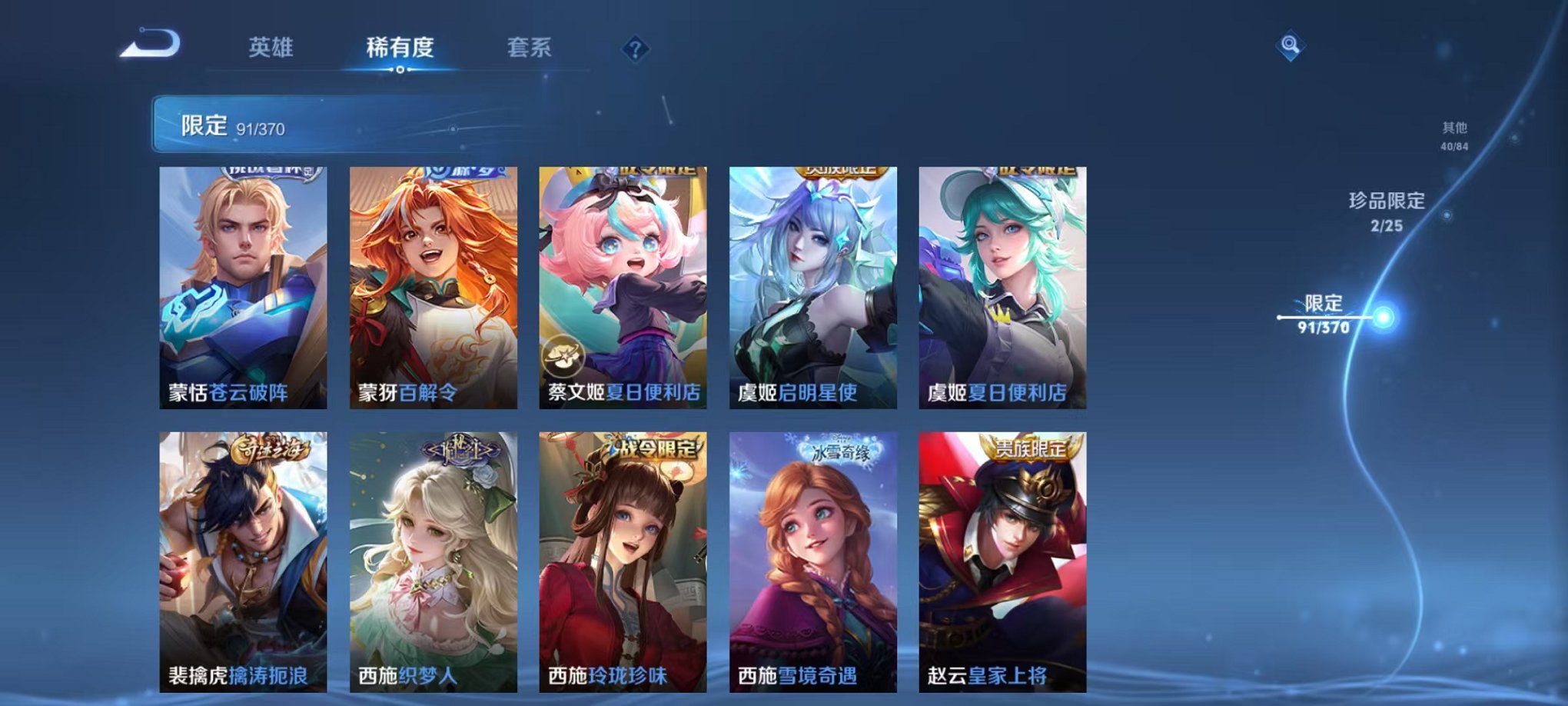Click the 限定 91/370 header bar
The height and width of the screenshot is (706, 1568).
tap(307, 122)
